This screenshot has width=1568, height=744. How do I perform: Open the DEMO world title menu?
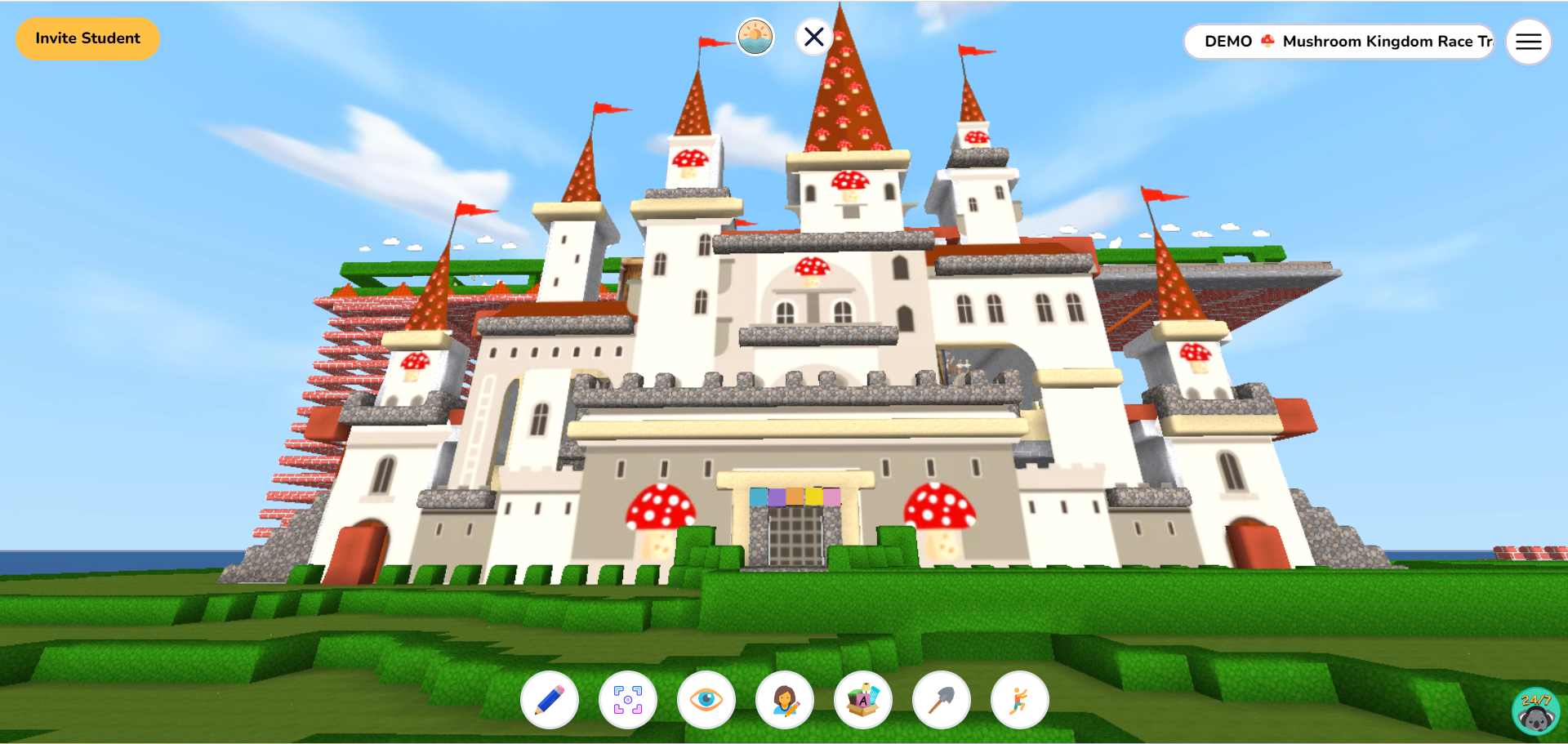1227,41
